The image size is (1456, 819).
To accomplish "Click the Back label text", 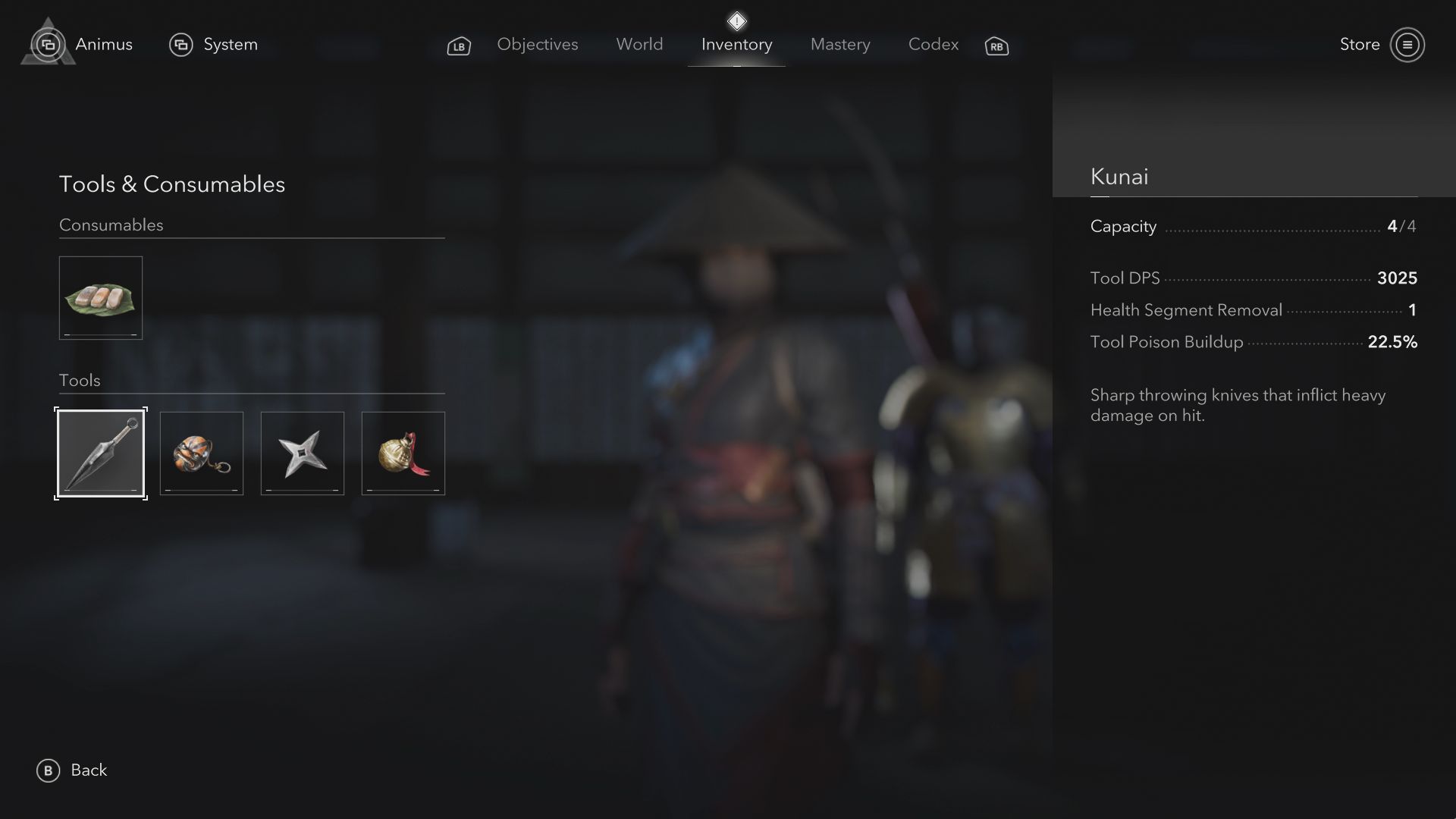I will click(89, 770).
